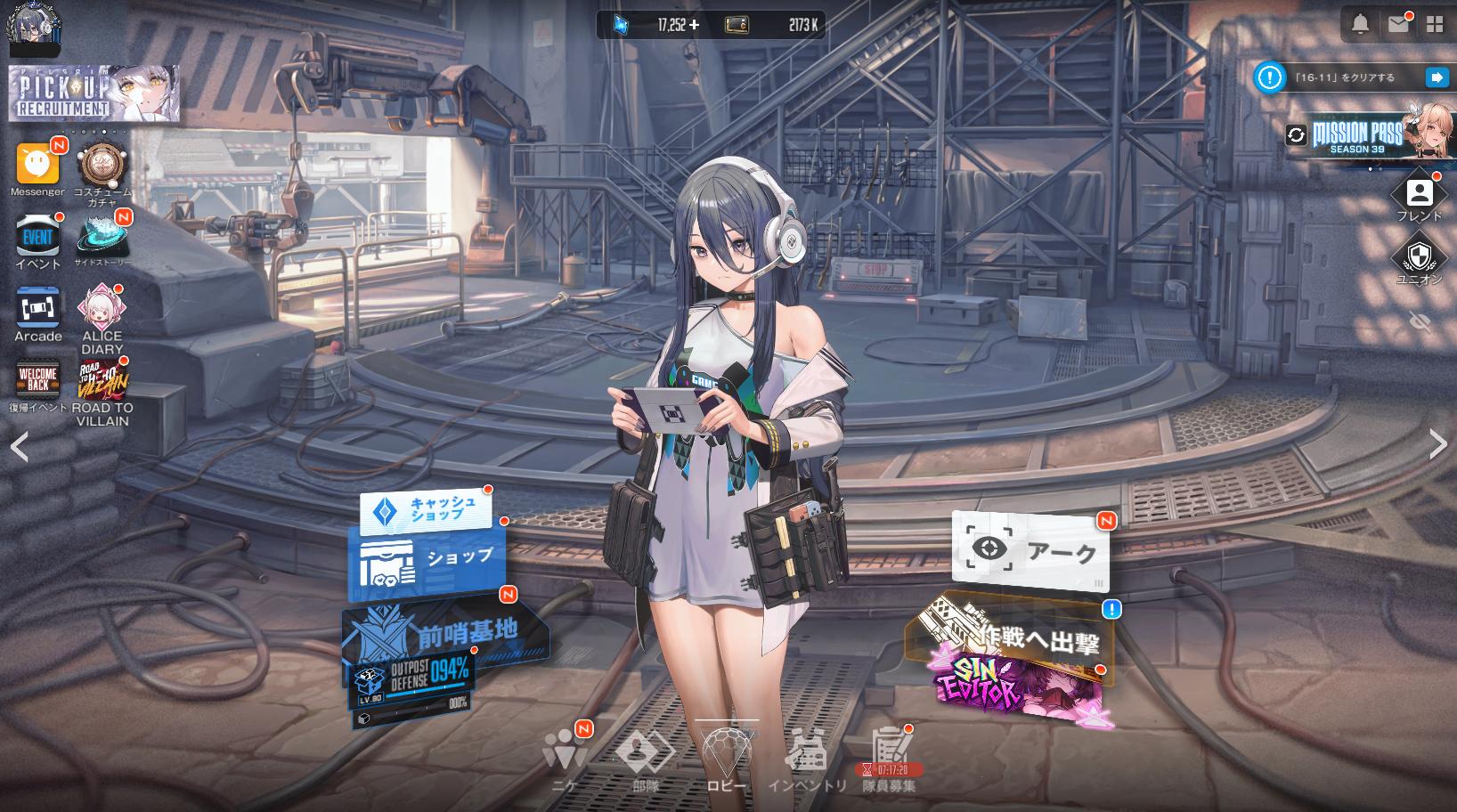Start 作戦へ出撃 campaign sortie
Image resolution: width=1457 pixels, height=812 pixels.
pyautogui.click(x=1015, y=635)
